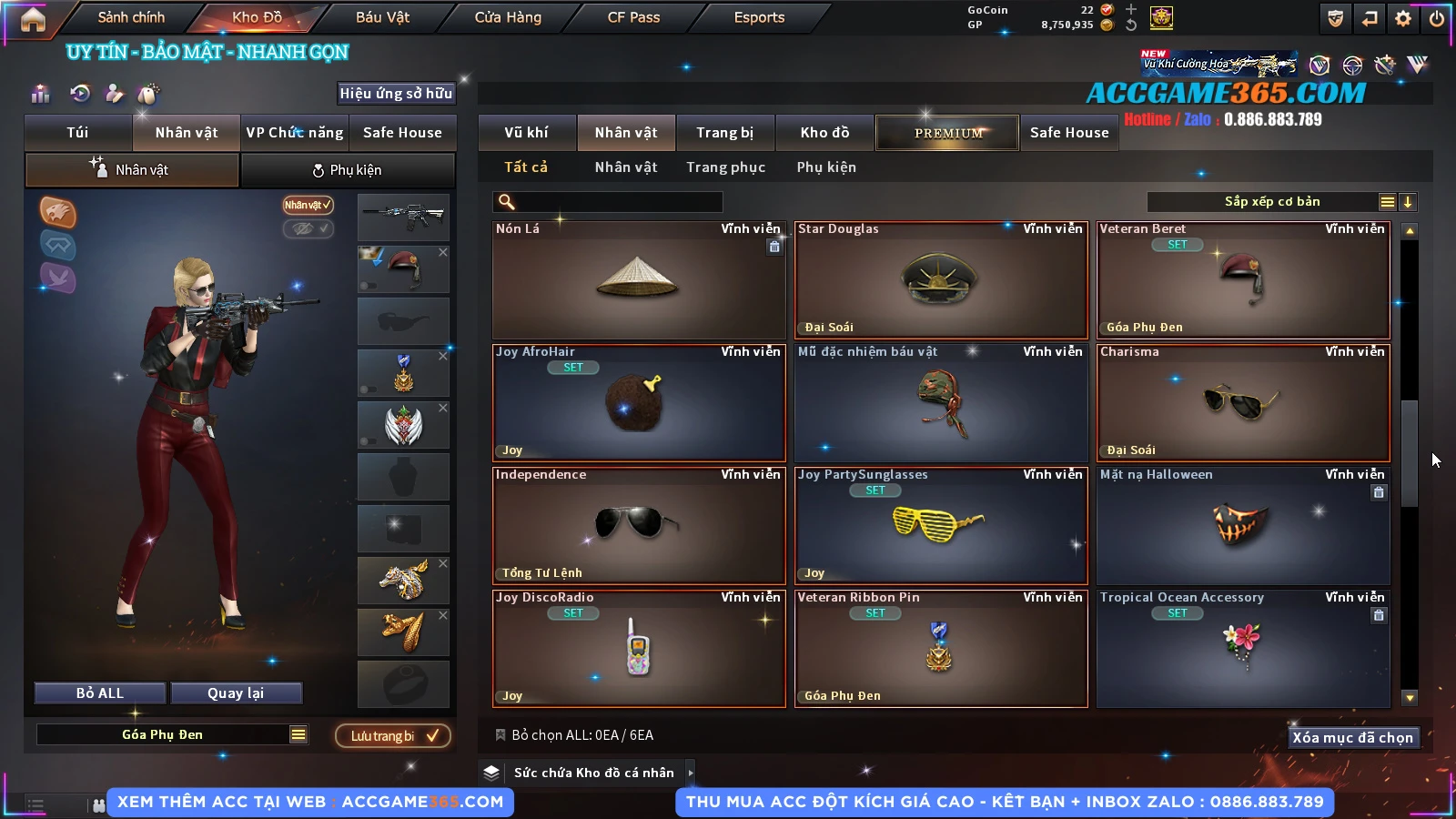Image resolution: width=1456 pixels, height=819 pixels.
Task: Select the Joy DiscoRadio item
Action: 638,649
